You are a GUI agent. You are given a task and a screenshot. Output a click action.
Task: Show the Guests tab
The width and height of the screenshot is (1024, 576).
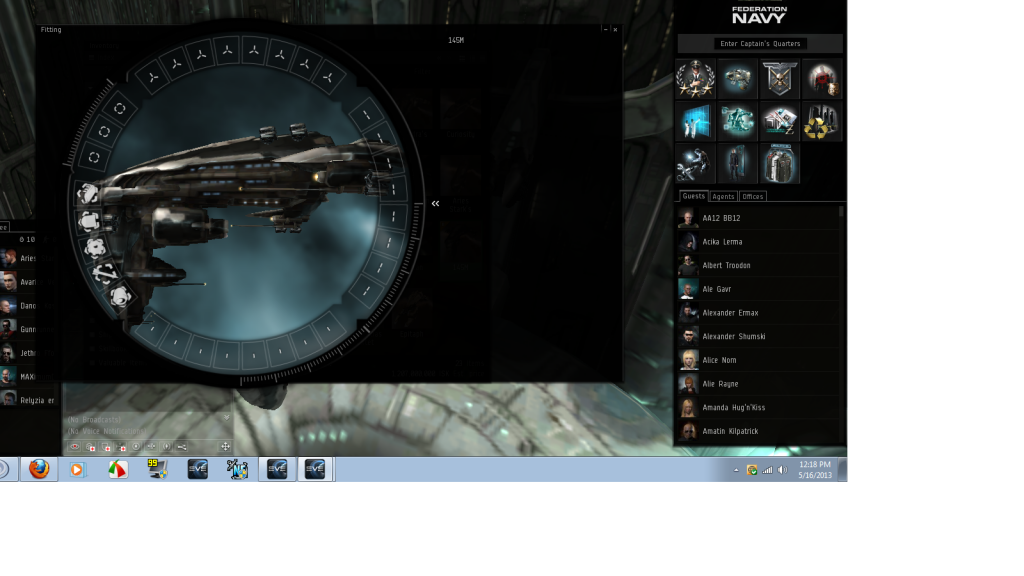694,197
